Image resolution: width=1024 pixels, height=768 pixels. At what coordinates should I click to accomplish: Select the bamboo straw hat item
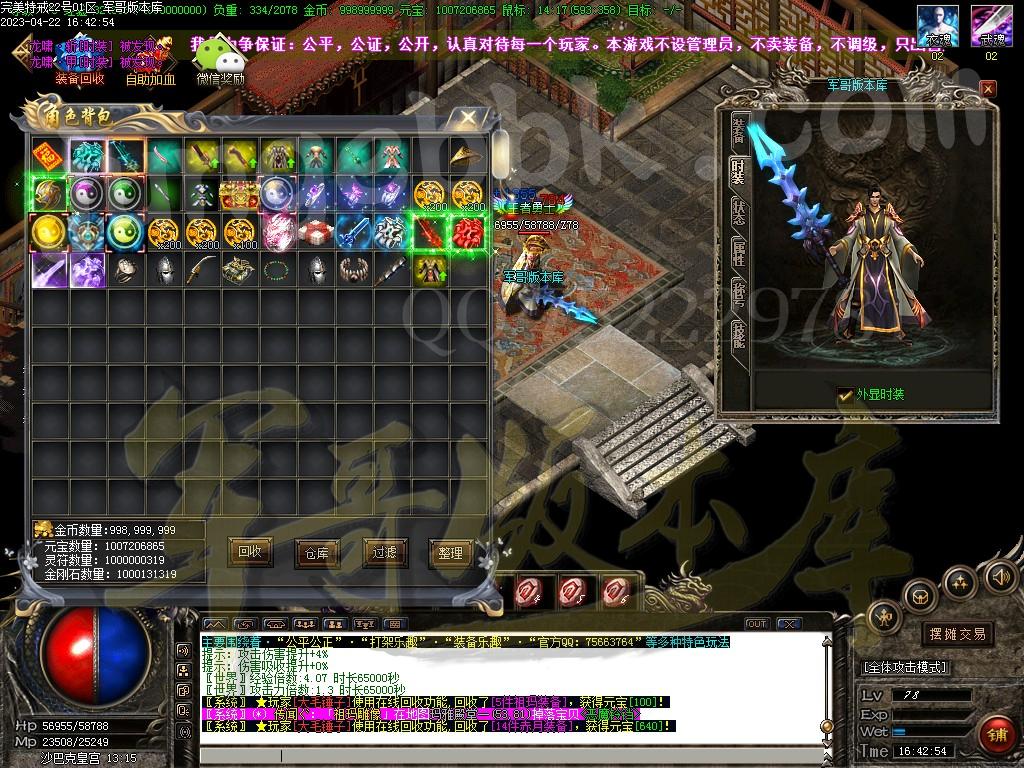pyautogui.click(x=464, y=156)
